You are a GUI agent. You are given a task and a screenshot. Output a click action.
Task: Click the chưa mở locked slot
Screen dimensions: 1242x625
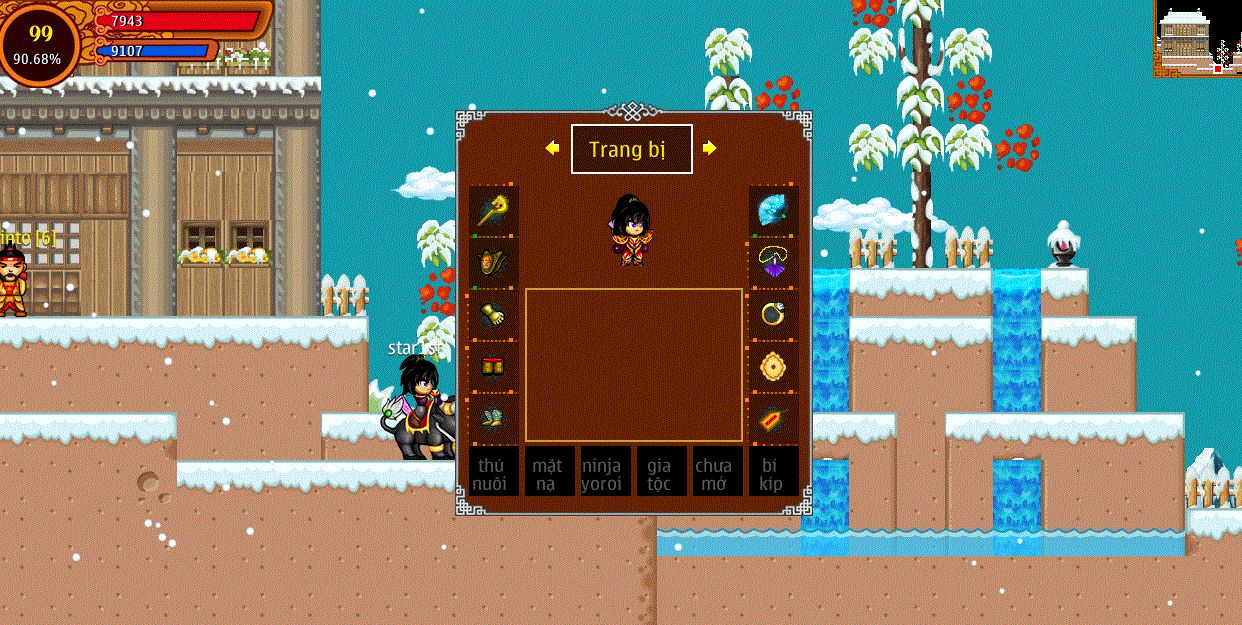click(x=718, y=472)
